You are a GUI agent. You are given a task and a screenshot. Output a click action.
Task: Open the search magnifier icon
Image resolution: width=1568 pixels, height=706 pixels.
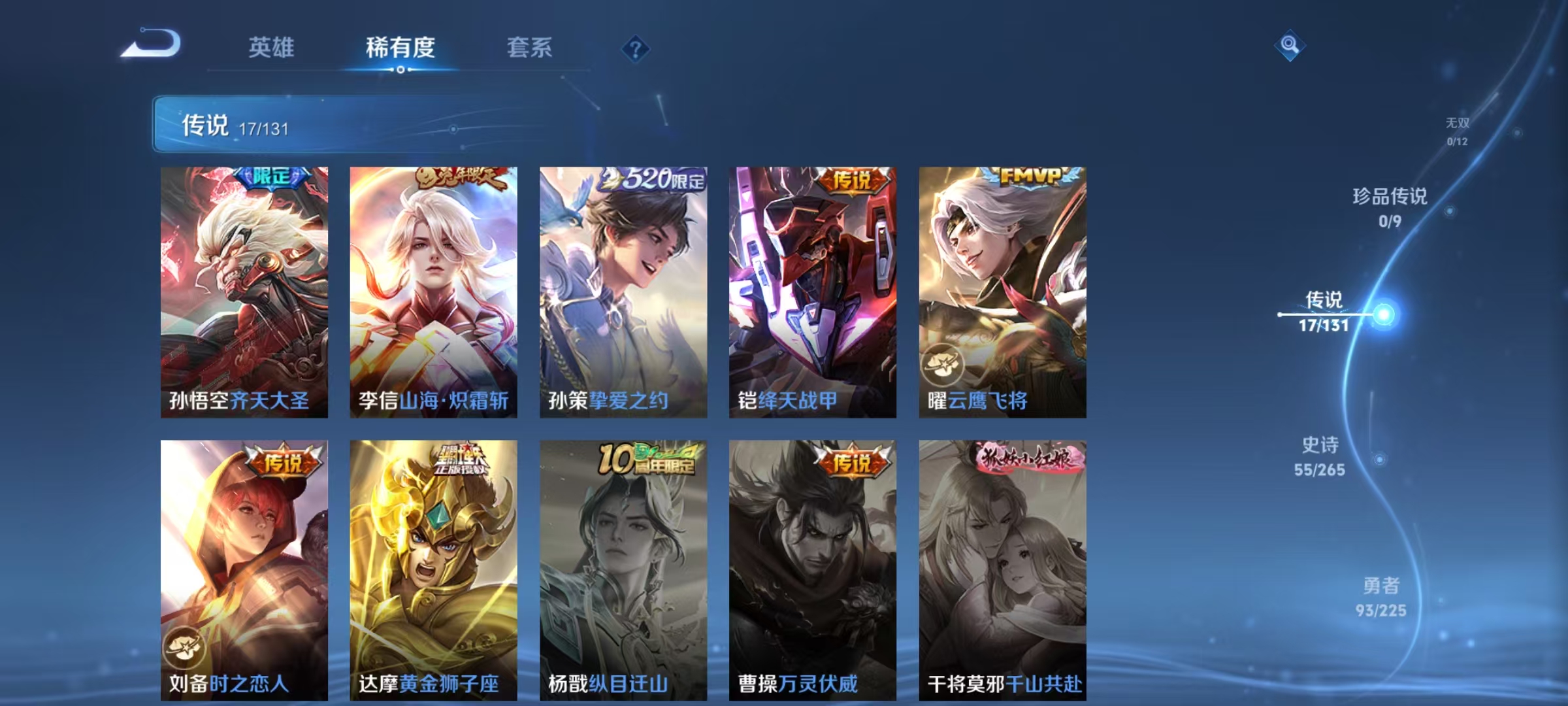(x=1290, y=46)
